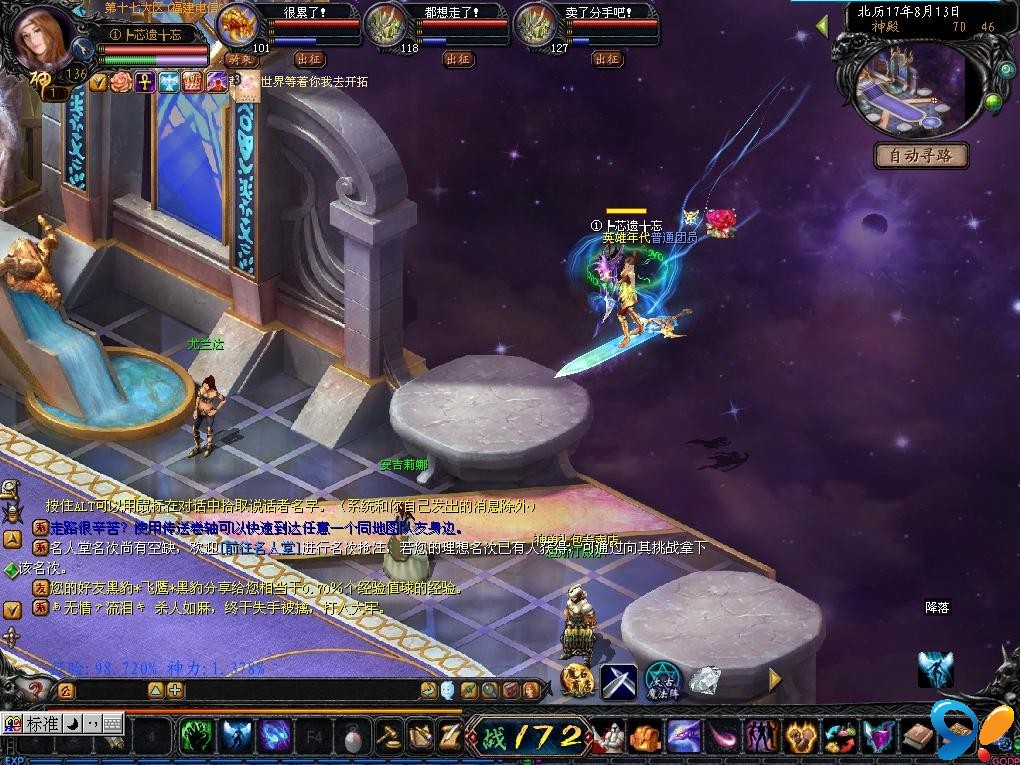Click the 自动寻路 auto-pathfinding button
Image resolution: width=1020 pixels, height=765 pixels.
(922, 155)
